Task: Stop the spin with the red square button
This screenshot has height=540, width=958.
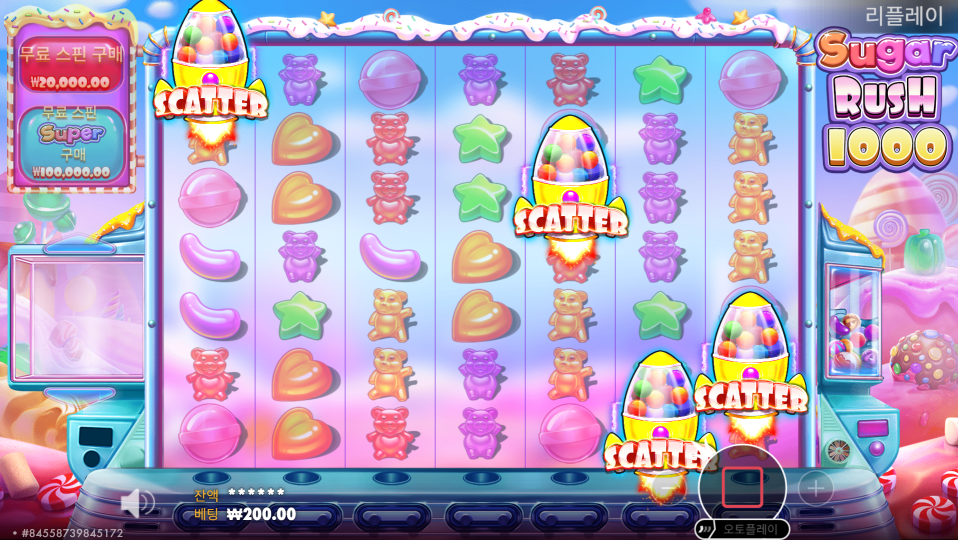Action: coord(742,487)
